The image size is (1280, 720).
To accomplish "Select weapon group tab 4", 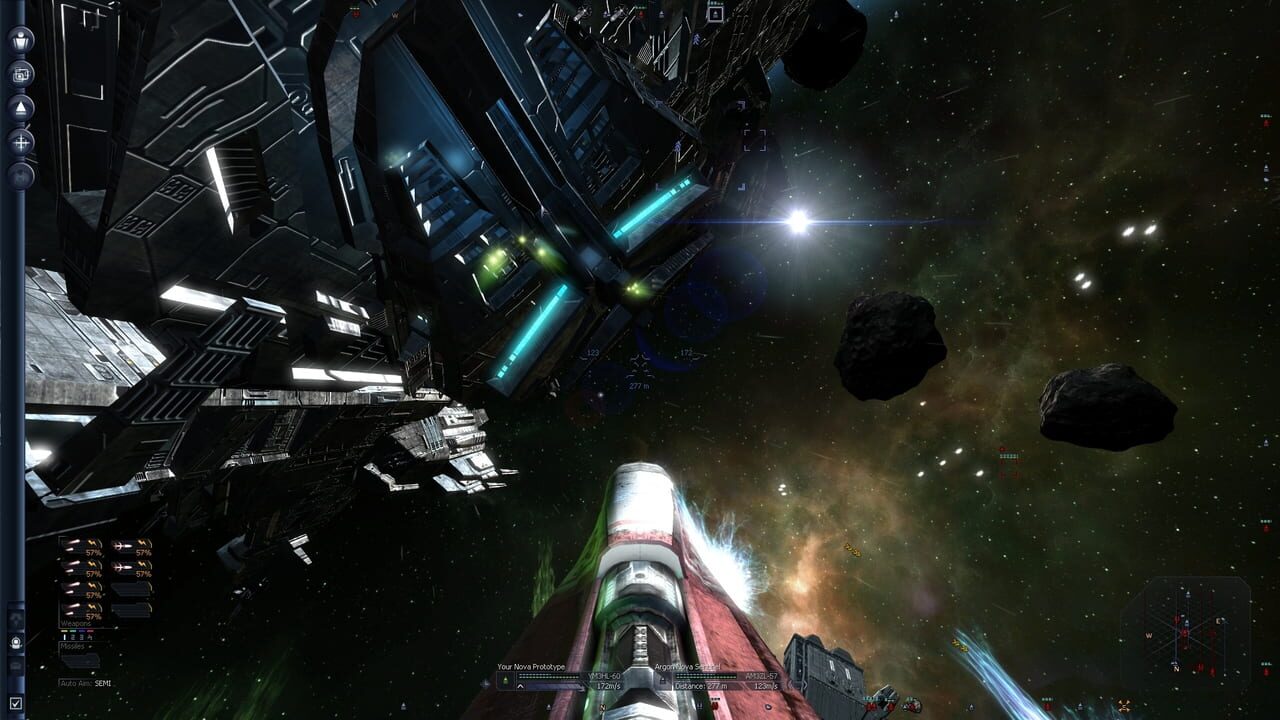I will click(x=90, y=637).
